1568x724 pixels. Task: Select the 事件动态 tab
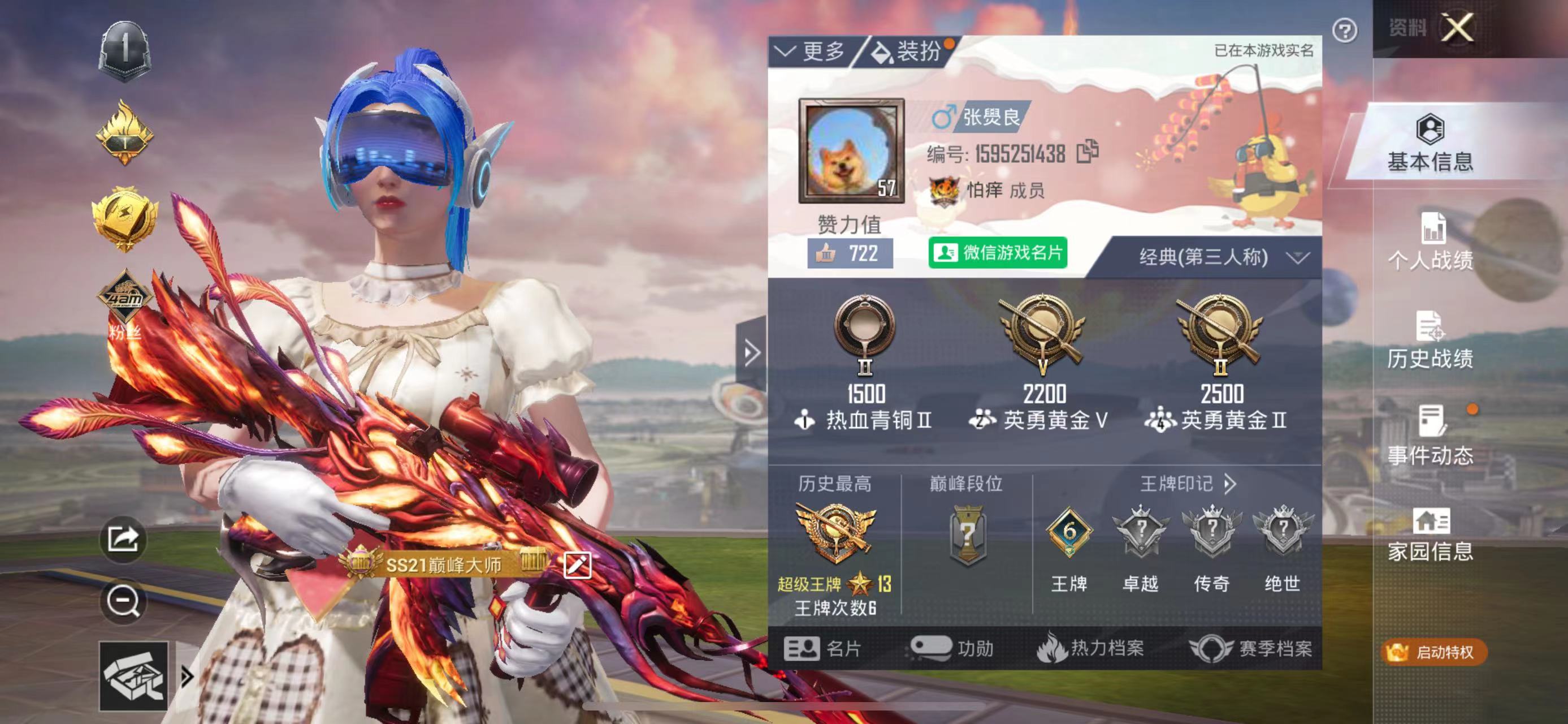1430,437
